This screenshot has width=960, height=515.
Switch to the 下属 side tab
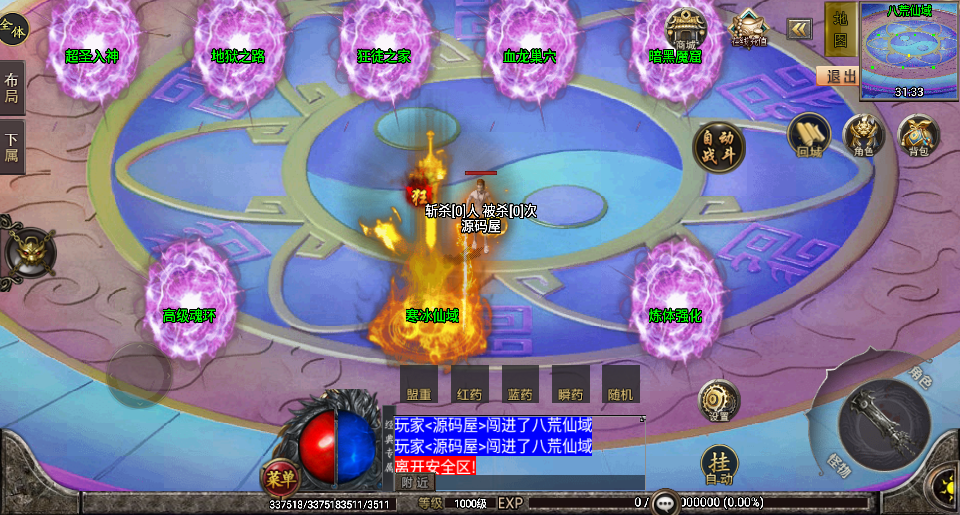(12, 147)
